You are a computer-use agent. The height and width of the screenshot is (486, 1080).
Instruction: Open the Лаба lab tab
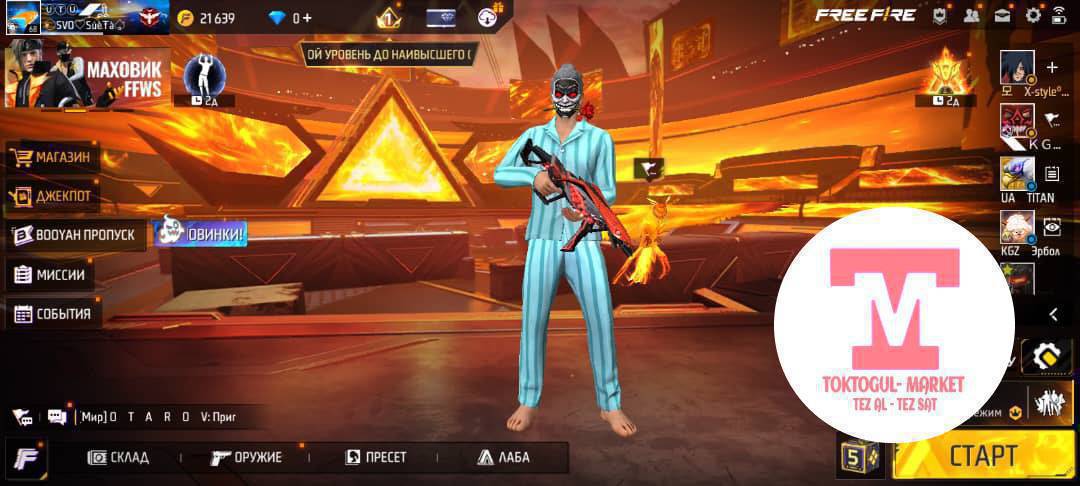pos(503,457)
